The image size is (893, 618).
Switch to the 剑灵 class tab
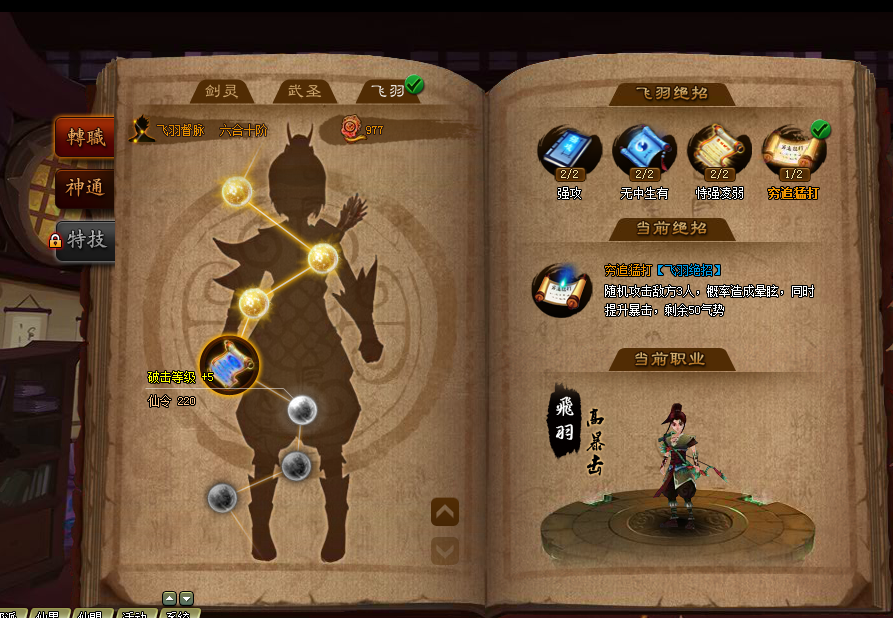click(x=221, y=91)
